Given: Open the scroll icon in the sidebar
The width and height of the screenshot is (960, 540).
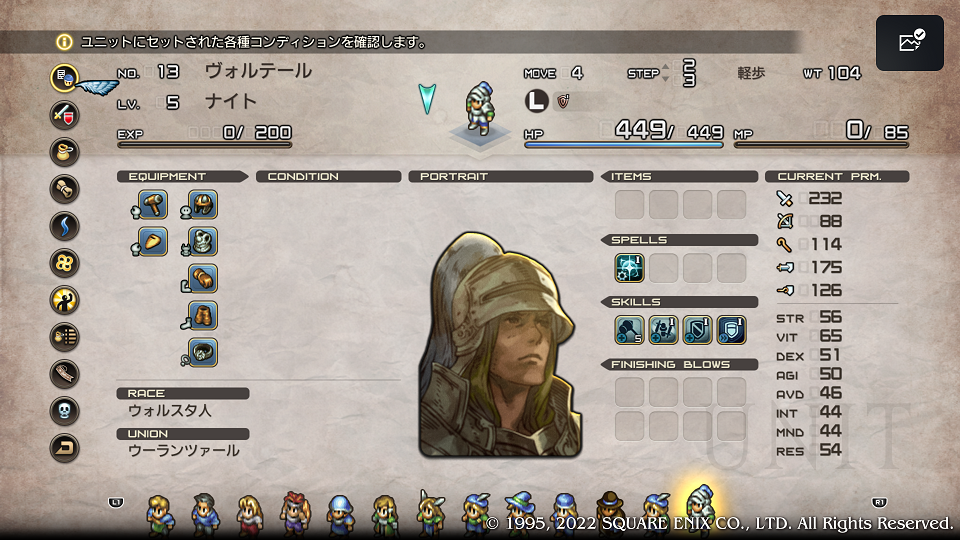Looking at the screenshot, I should (x=65, y=188).
